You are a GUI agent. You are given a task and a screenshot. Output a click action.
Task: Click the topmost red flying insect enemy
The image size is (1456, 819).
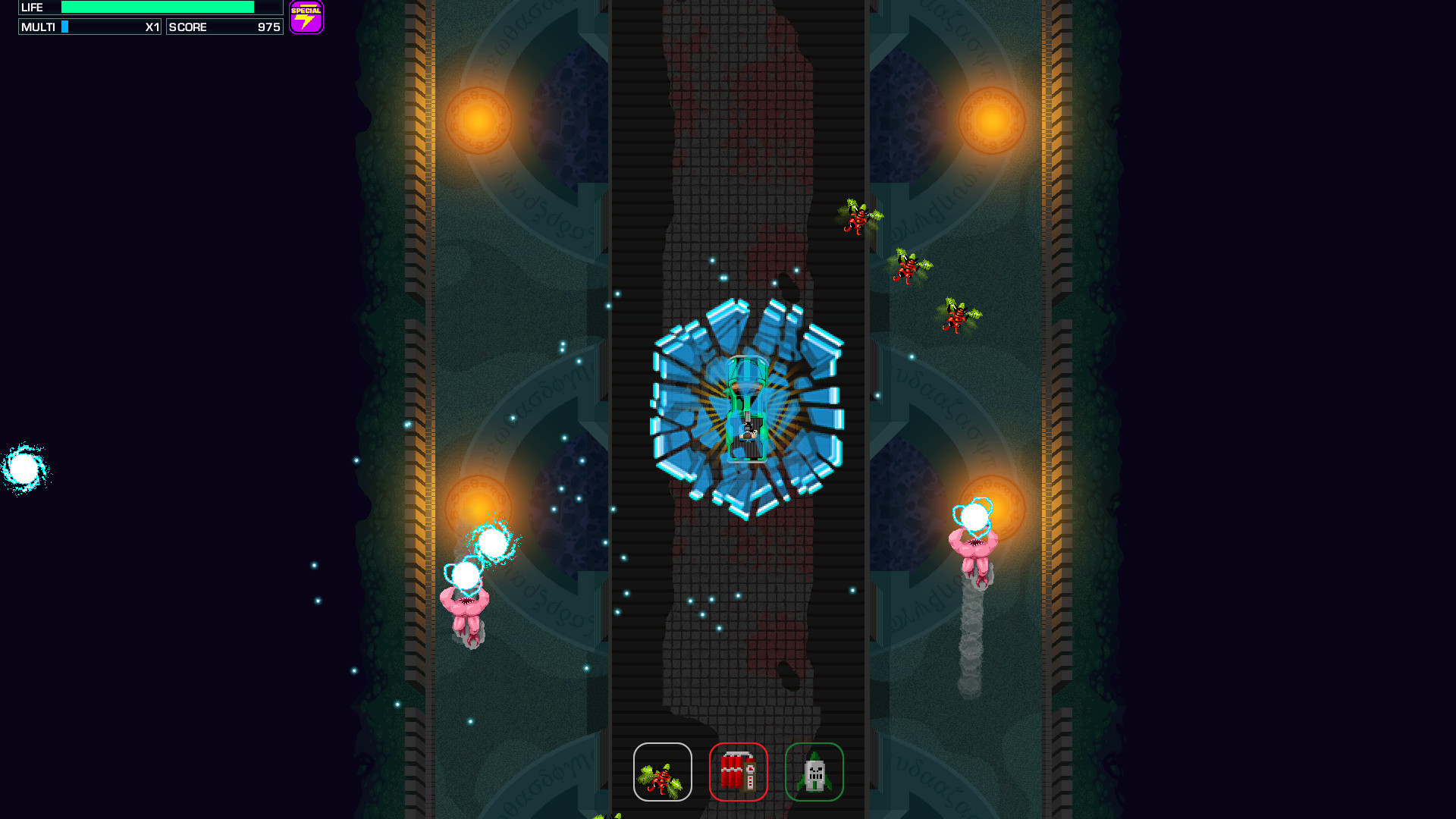click(857, 218)
